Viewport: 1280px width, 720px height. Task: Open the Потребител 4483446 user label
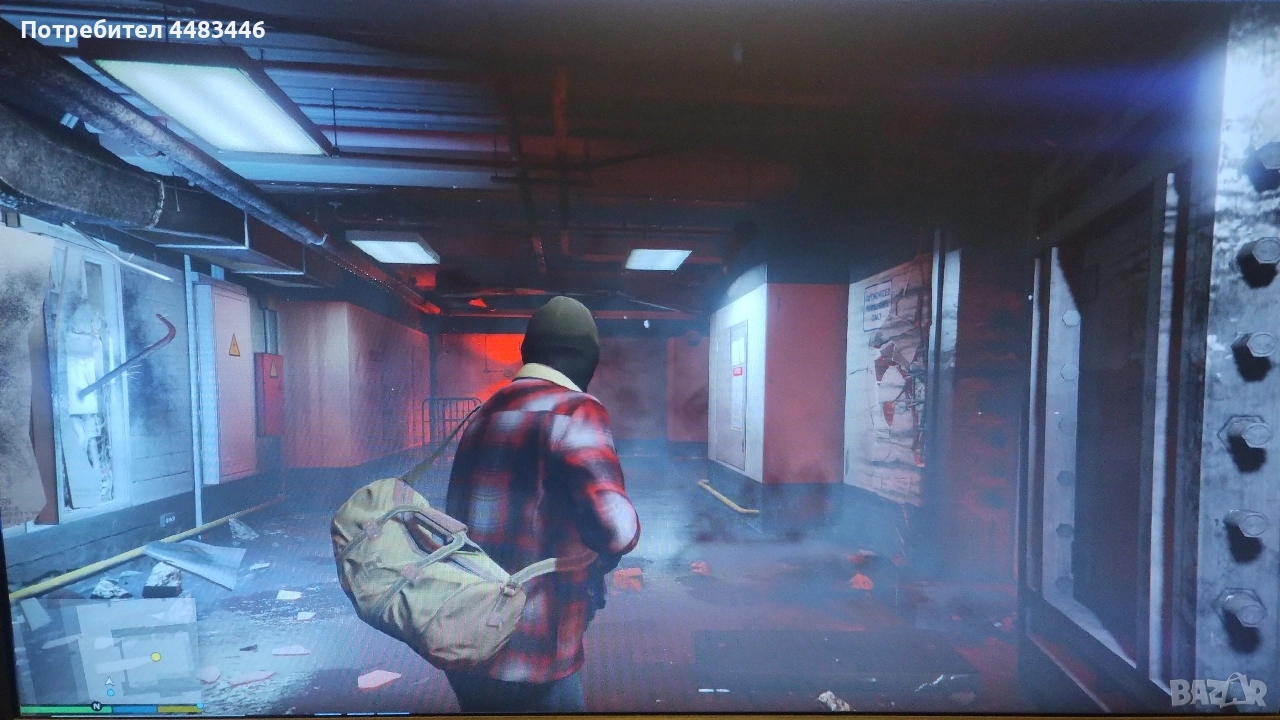(x=143, y=30)
